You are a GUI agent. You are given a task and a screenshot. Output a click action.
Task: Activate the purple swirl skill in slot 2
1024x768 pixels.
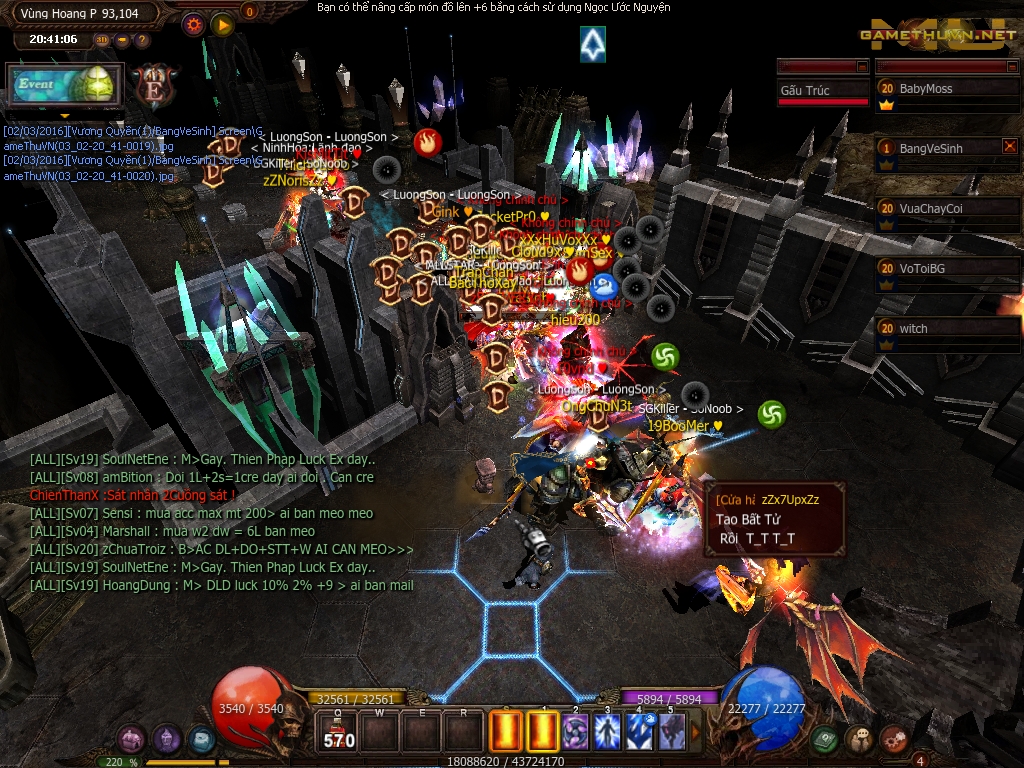point(574,731)
